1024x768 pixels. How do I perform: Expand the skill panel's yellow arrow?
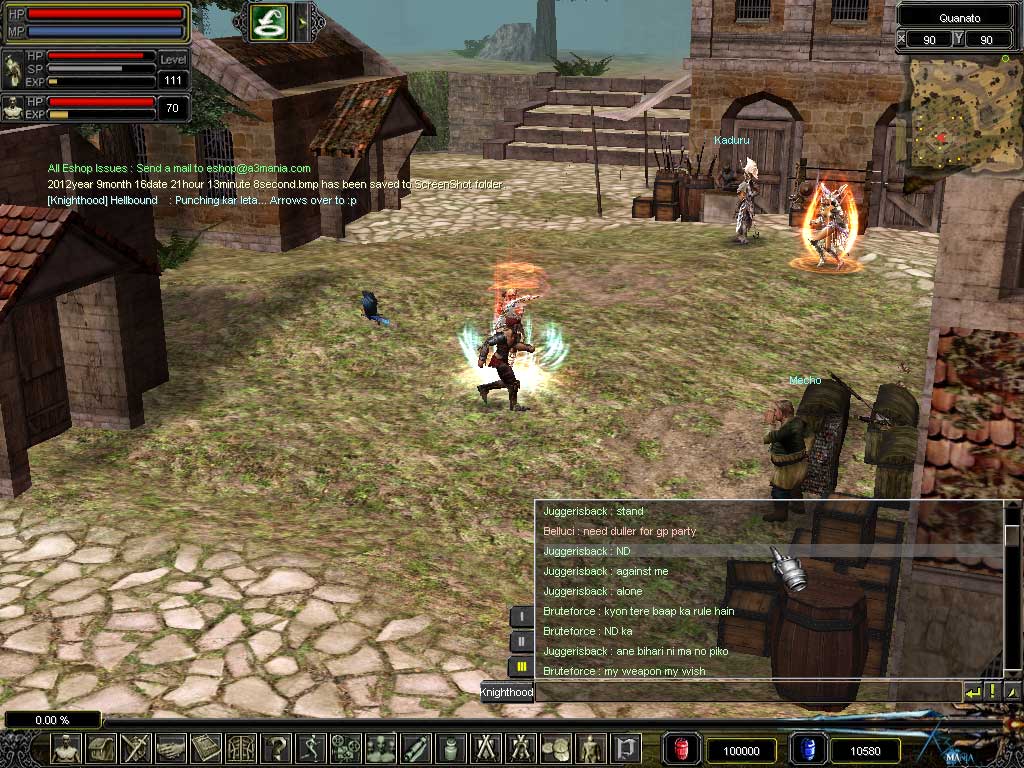point(304,22)
